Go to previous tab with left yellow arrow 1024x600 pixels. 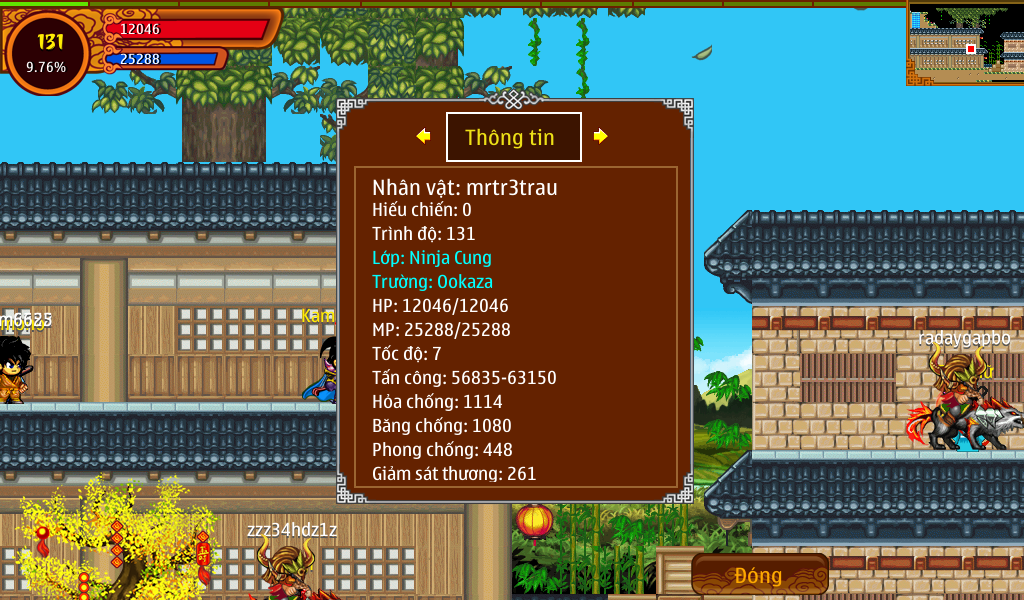[x=424, y=136]
